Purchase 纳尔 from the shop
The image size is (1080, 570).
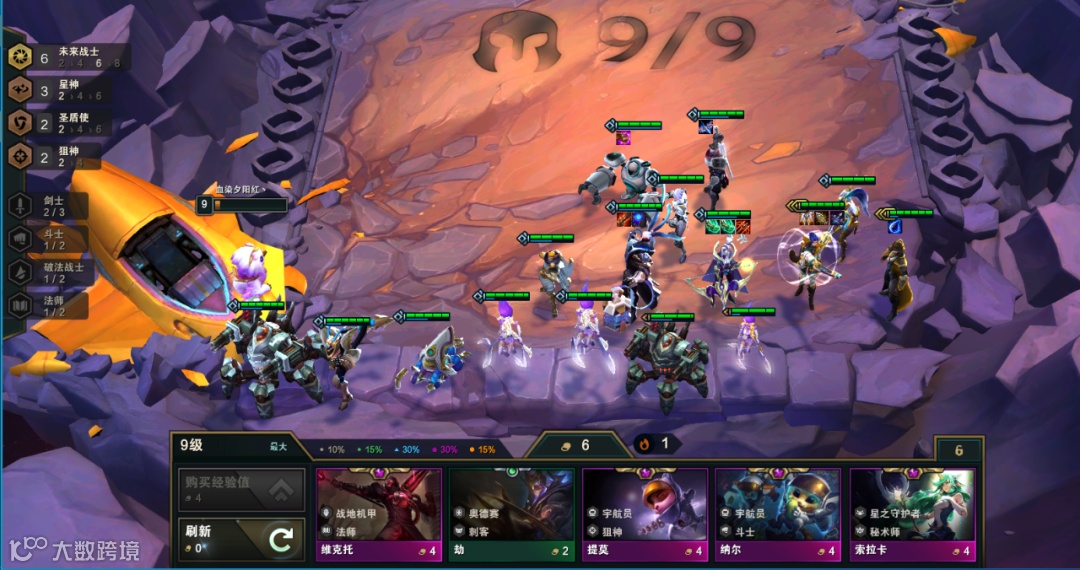[x=777, y=513]
